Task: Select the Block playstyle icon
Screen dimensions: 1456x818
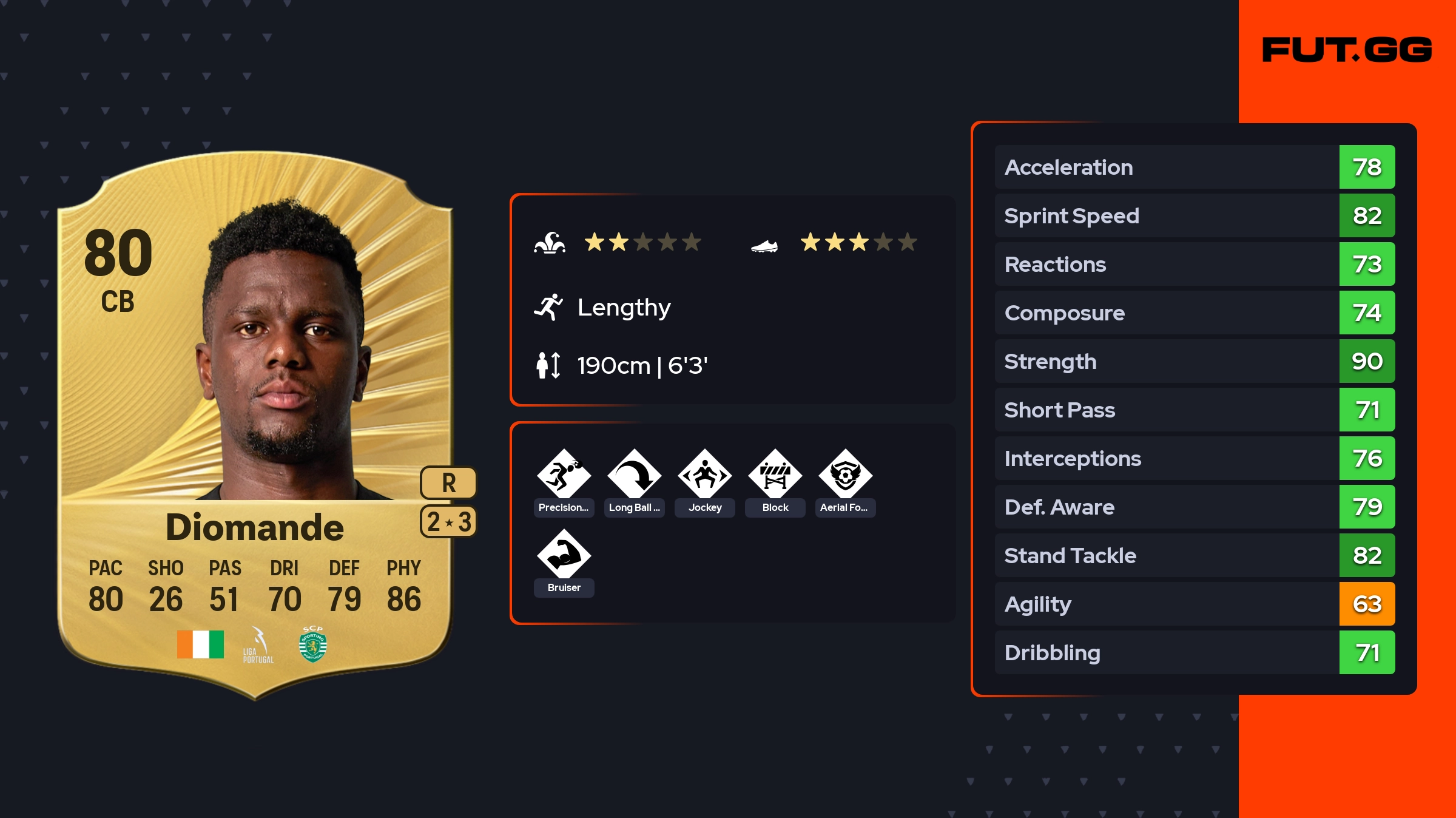Action: [x=775, y=475]
